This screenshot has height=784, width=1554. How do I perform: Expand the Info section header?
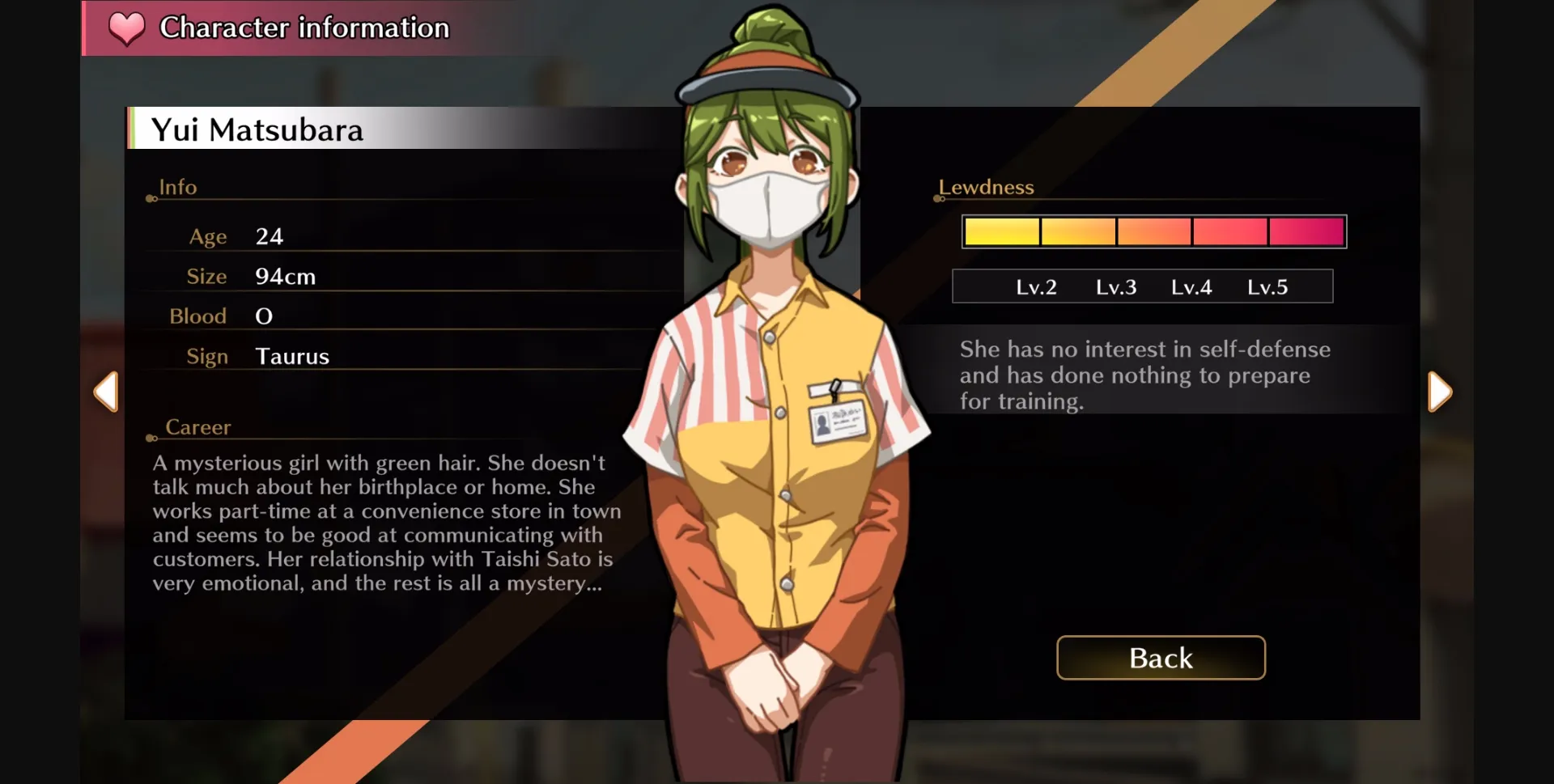(176, 187)
